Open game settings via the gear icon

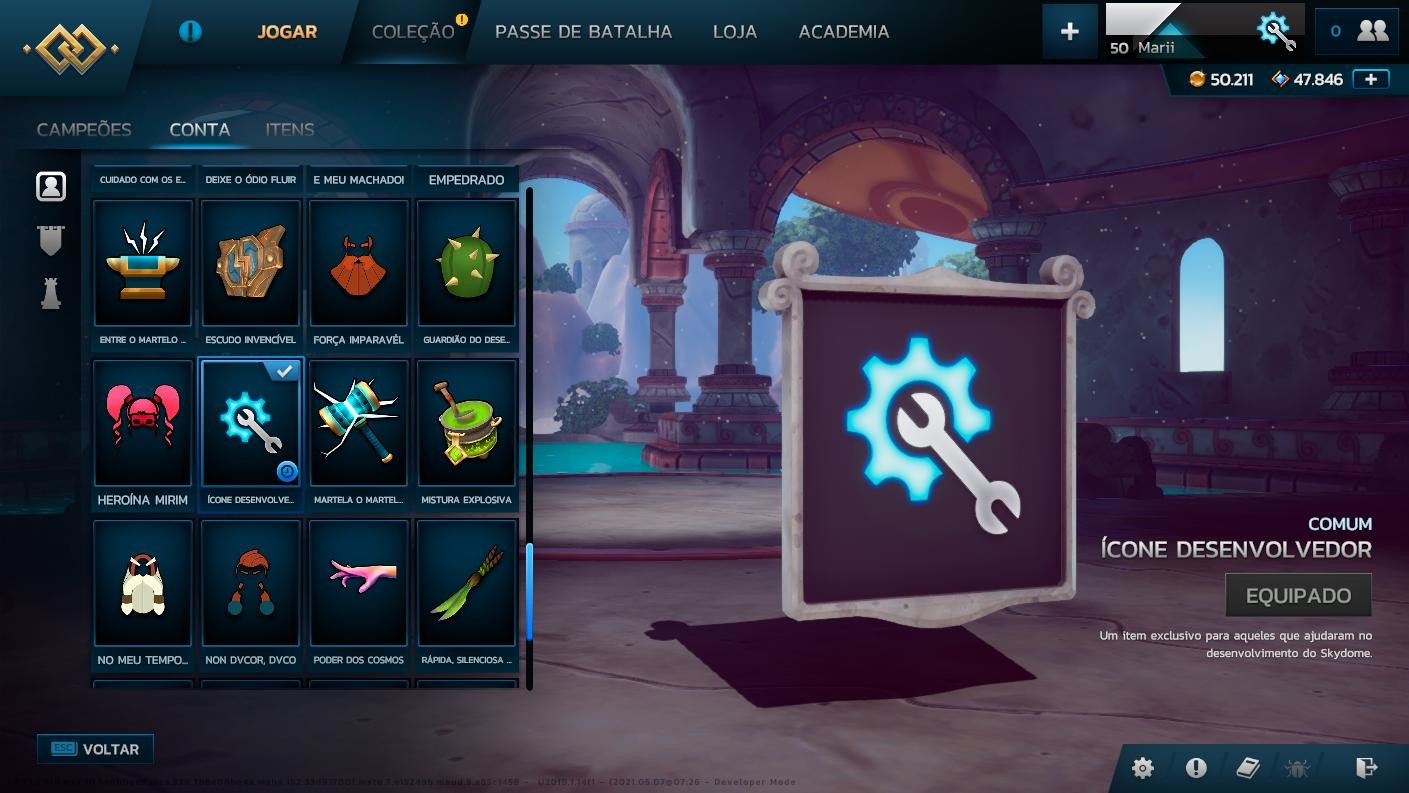(x=1142, y=768)
